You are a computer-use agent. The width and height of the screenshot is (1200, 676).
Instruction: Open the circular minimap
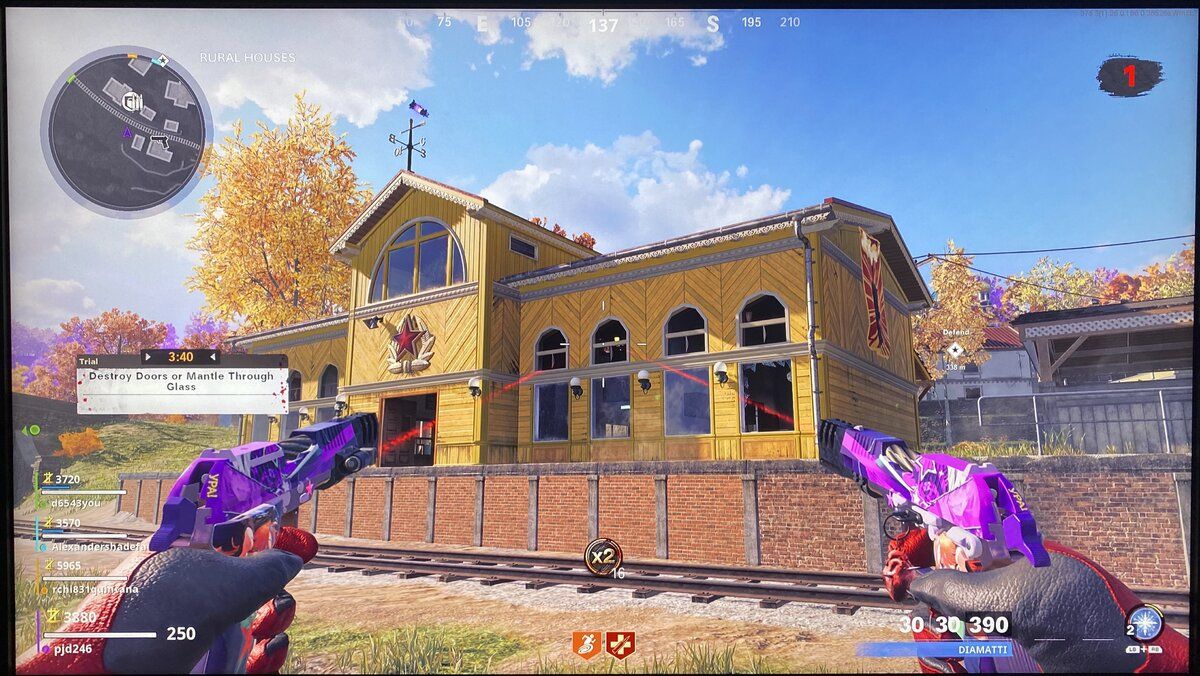[x=126, y=130]
